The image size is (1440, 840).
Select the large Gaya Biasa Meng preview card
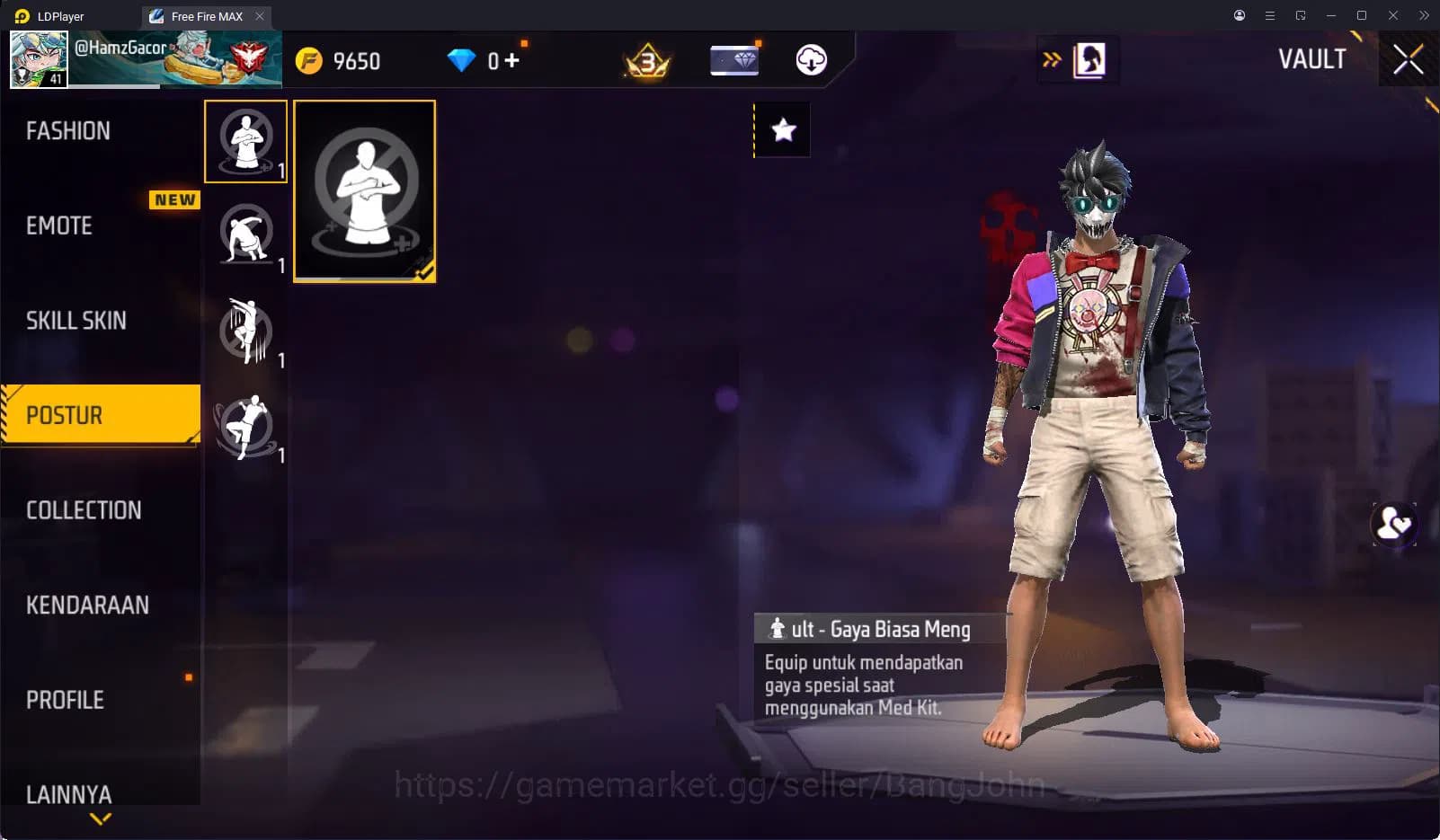tap(364, 190)
